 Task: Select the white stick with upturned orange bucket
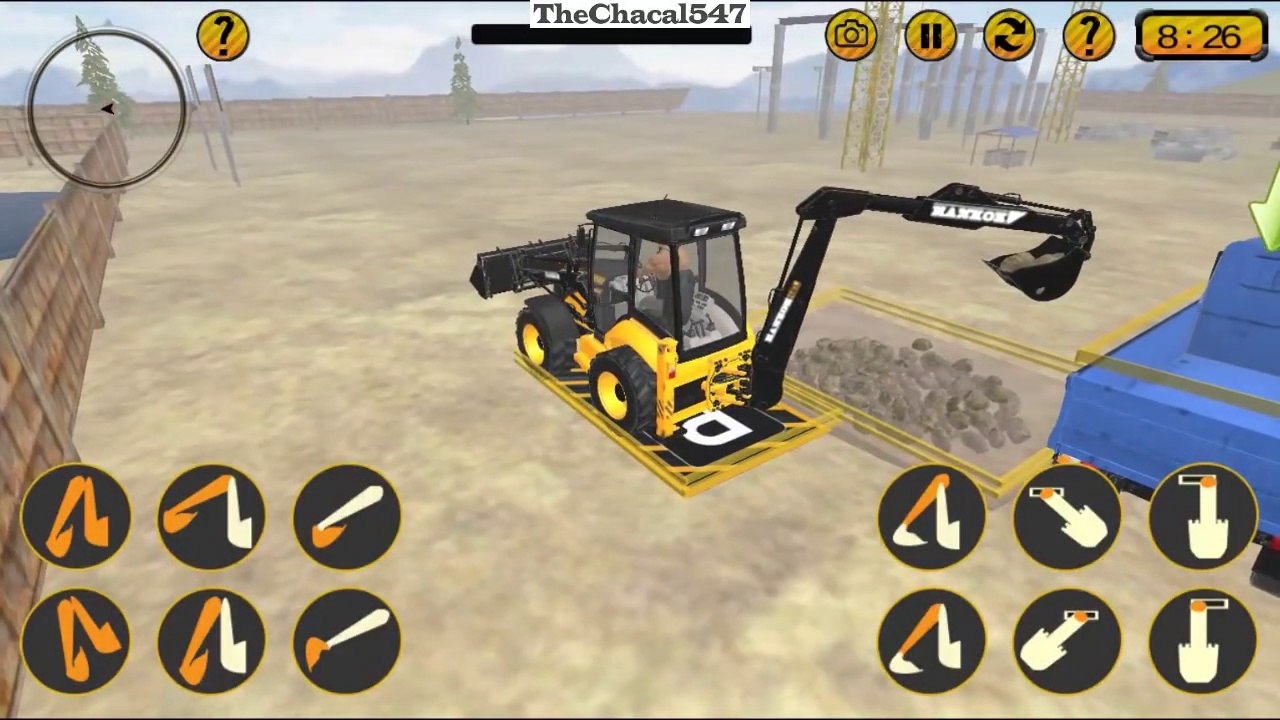pyautogui.click(x=346, y=516)
